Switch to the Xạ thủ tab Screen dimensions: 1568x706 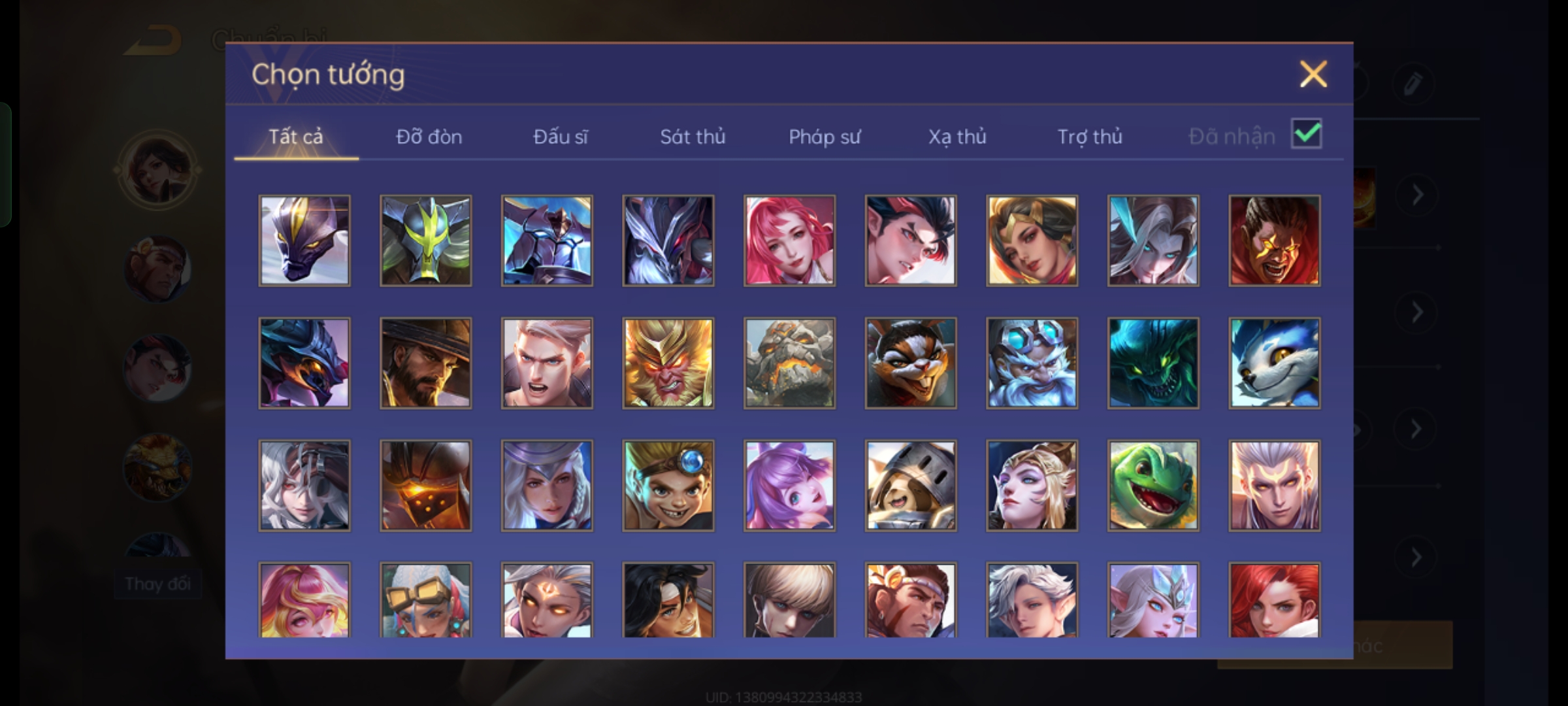pos(957,137)
